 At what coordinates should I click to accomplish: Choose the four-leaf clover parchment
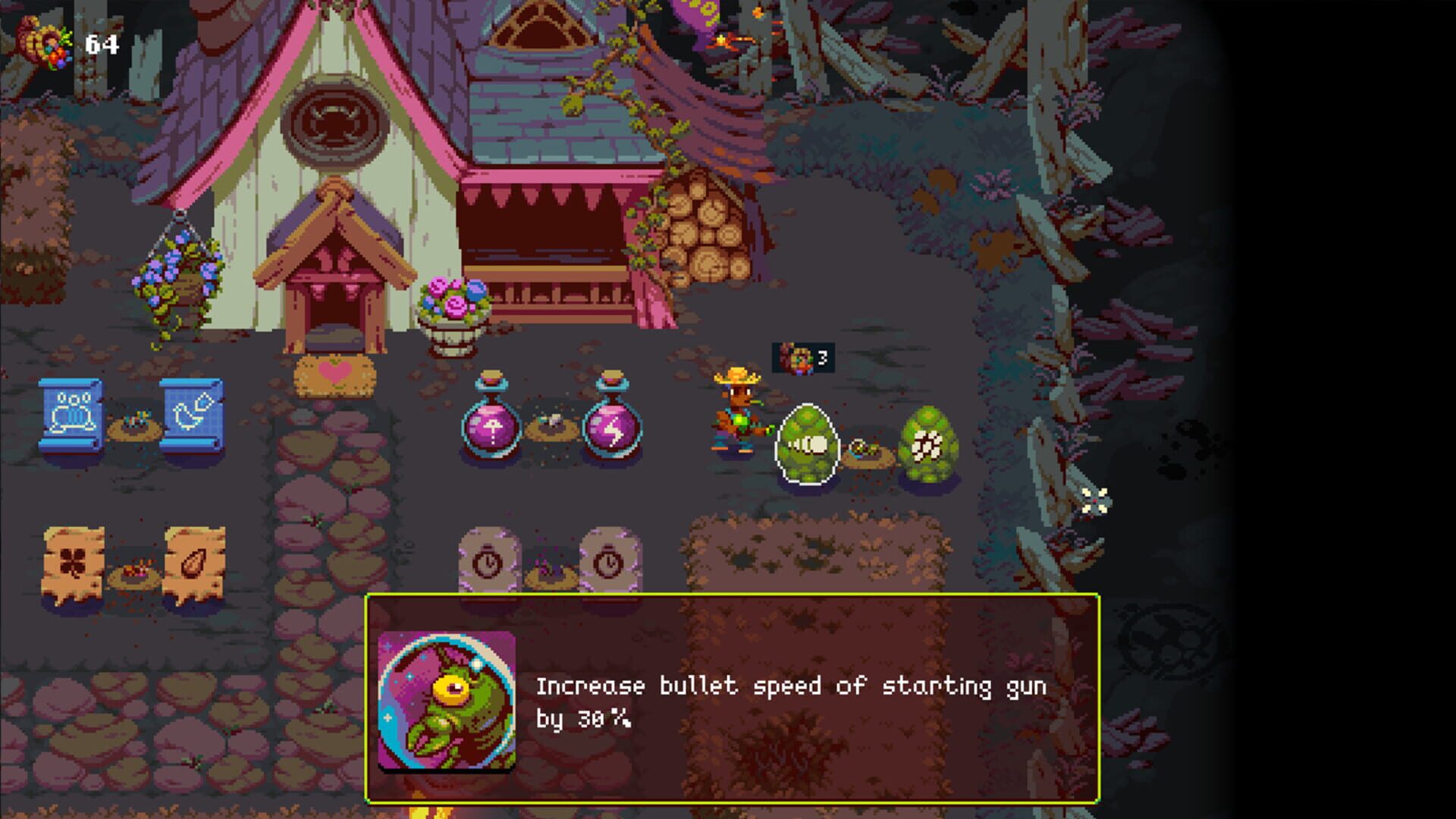point(74,561)
